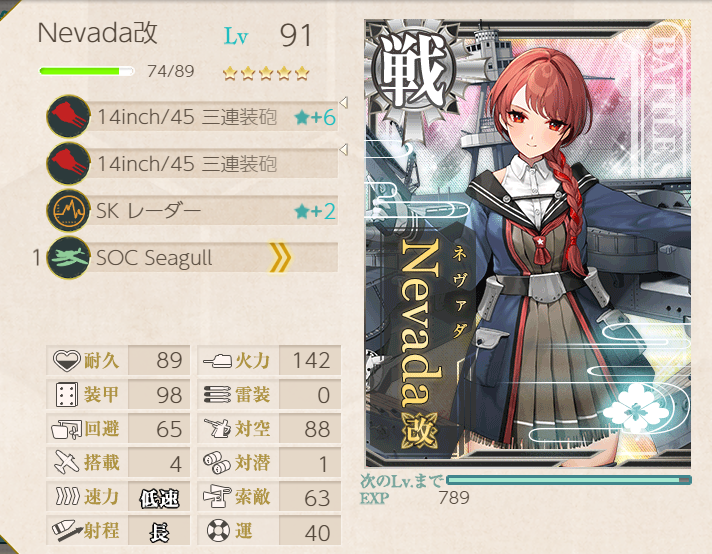
Task: Open the SK レーダー equipment slot
Action: click(190, 210)
